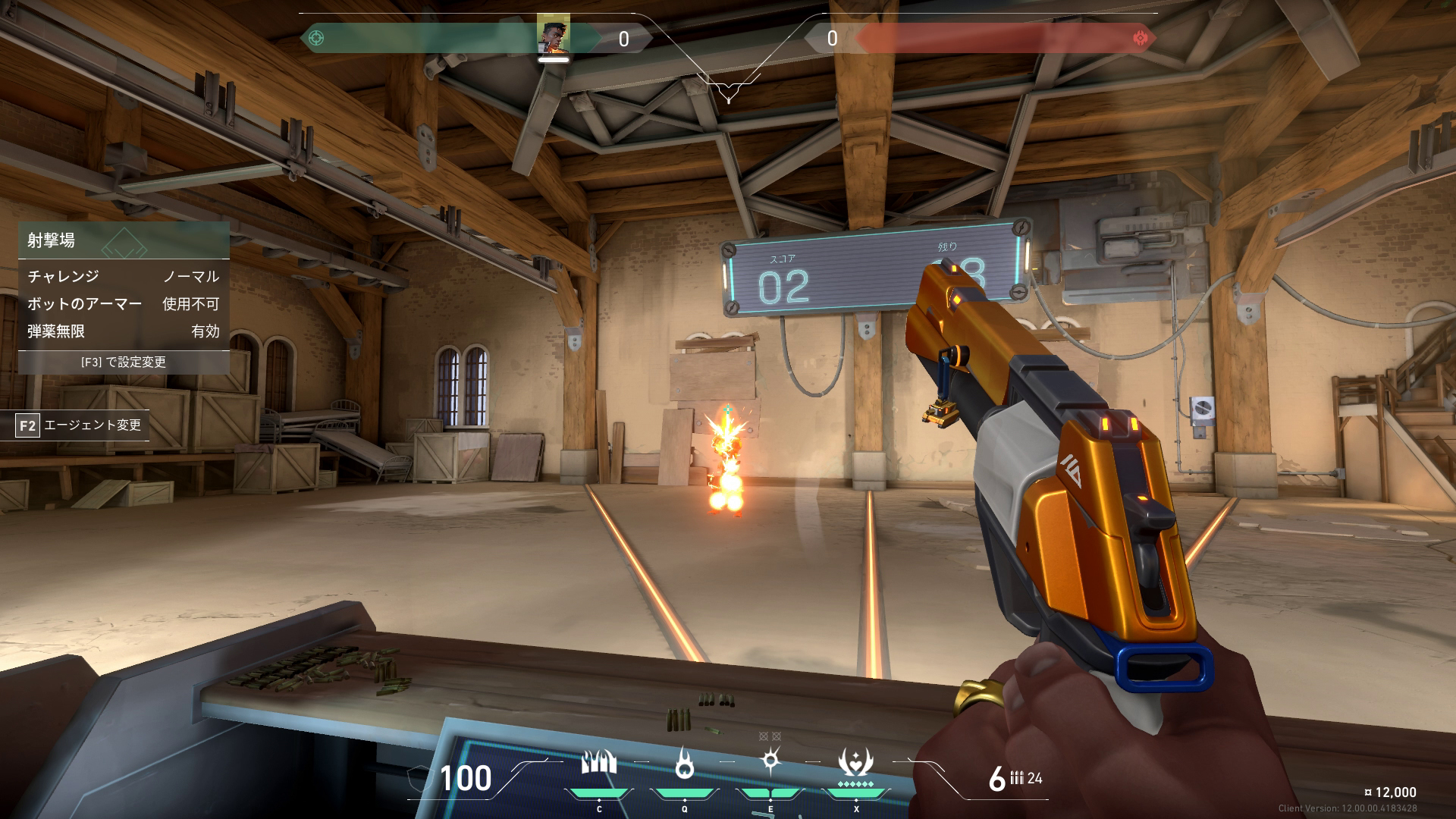The width and height of the screenshot is (1456, 819).
Task: Click the 射撃場 panel header
Action: pyautogui.click(x=124, y=240)
